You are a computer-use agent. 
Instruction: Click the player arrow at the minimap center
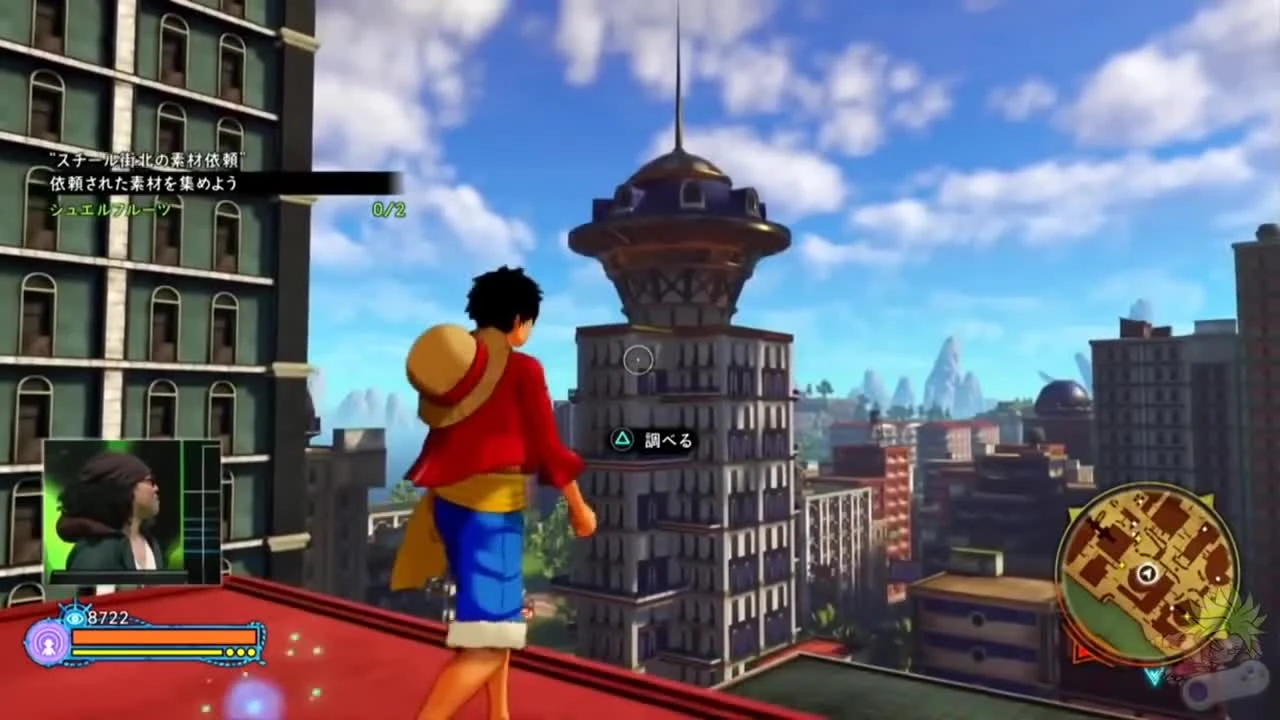[x=1148, y=572]
